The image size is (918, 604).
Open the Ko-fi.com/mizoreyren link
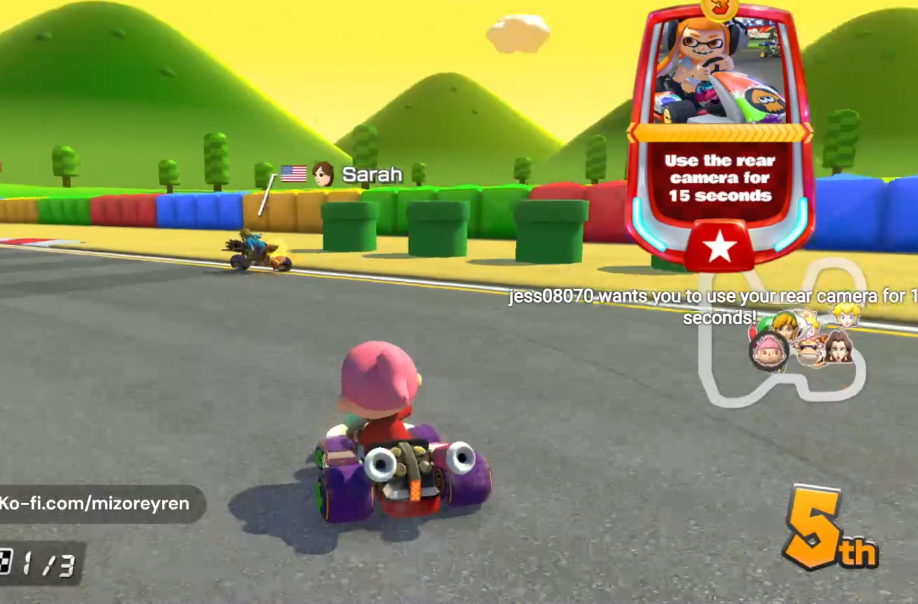[96, 503]
